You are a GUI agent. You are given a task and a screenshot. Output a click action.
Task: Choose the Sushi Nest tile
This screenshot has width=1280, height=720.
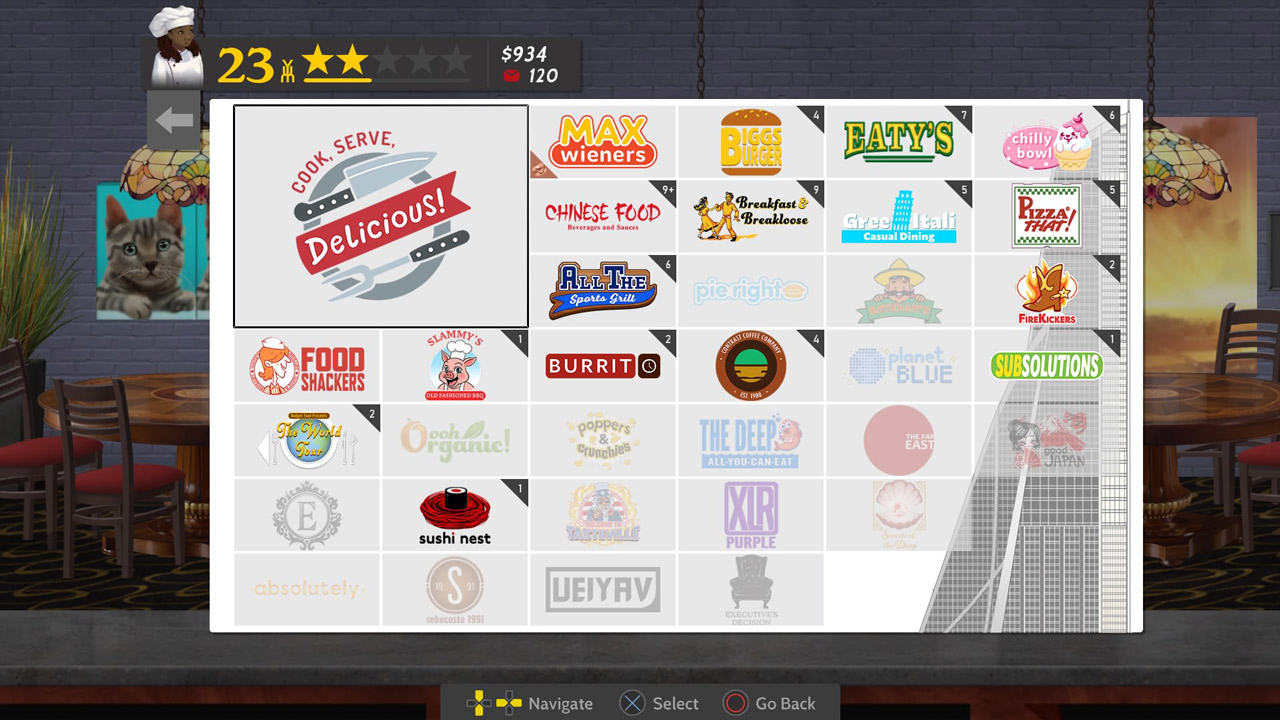454,514
